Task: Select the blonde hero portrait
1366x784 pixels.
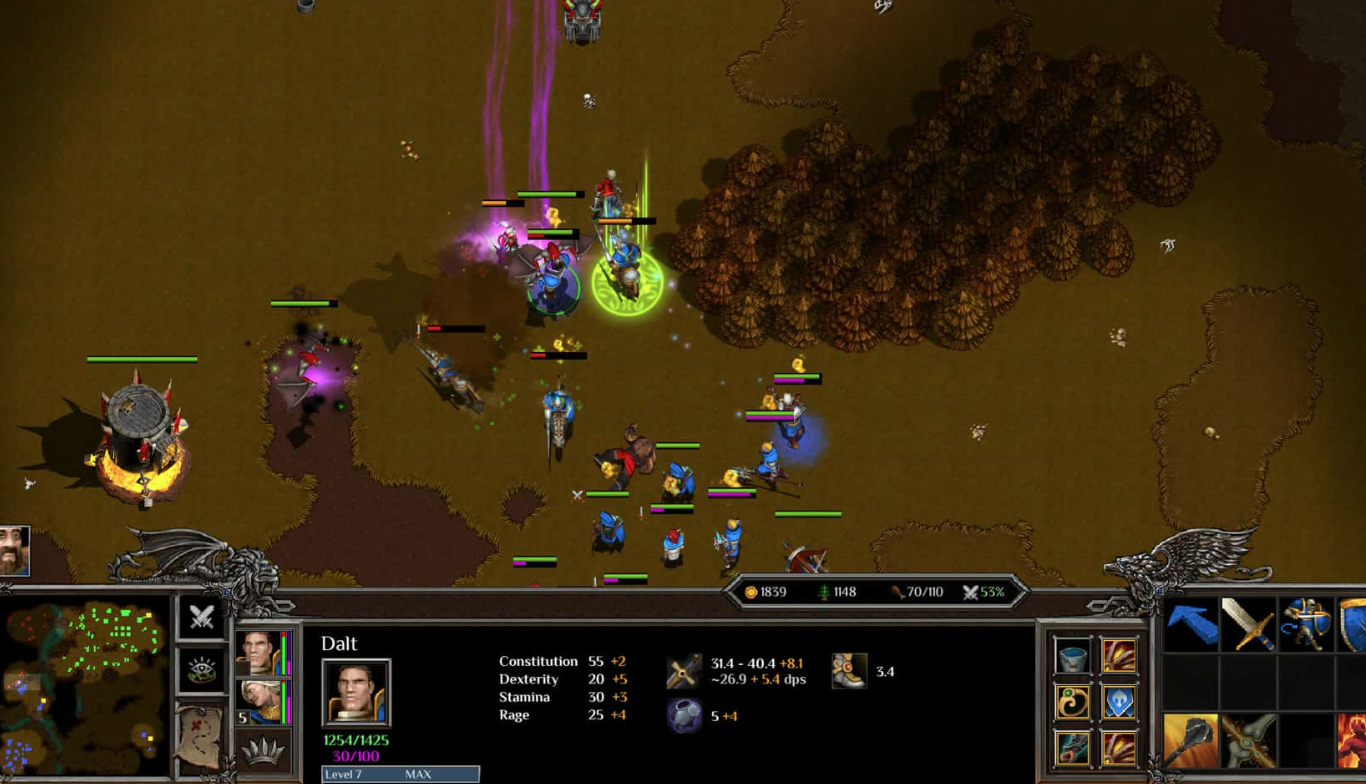Action: [259, 701]
